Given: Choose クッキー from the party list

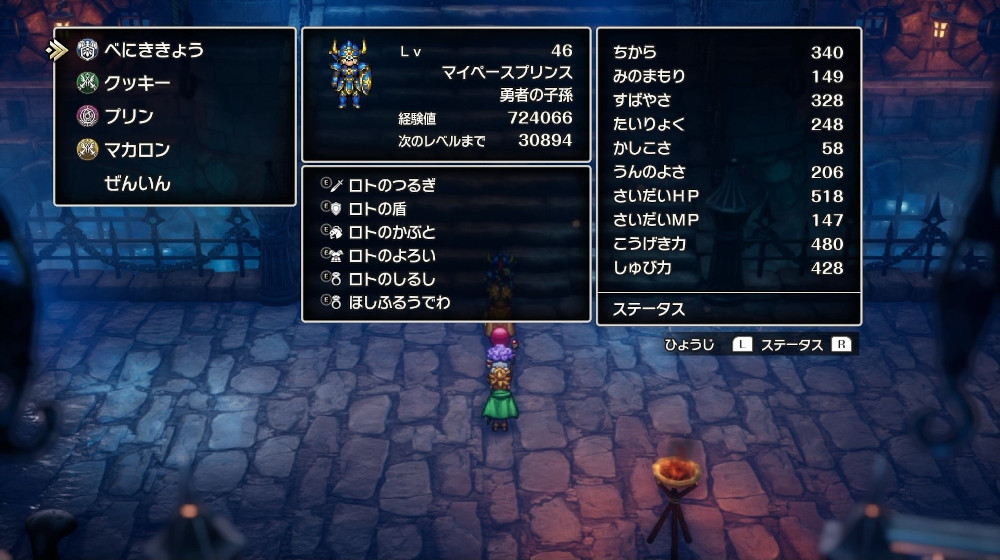Looking at the screenshot, I should 137,83.
